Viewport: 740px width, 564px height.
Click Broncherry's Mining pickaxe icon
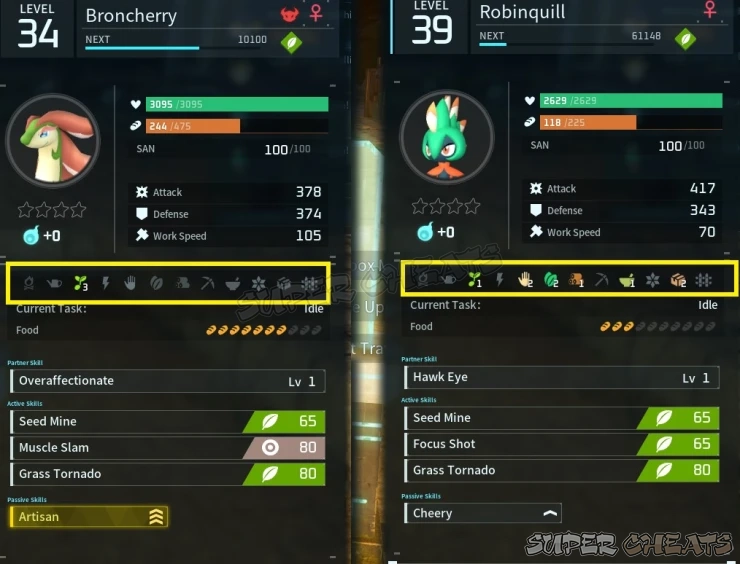(x=207, y=284)
